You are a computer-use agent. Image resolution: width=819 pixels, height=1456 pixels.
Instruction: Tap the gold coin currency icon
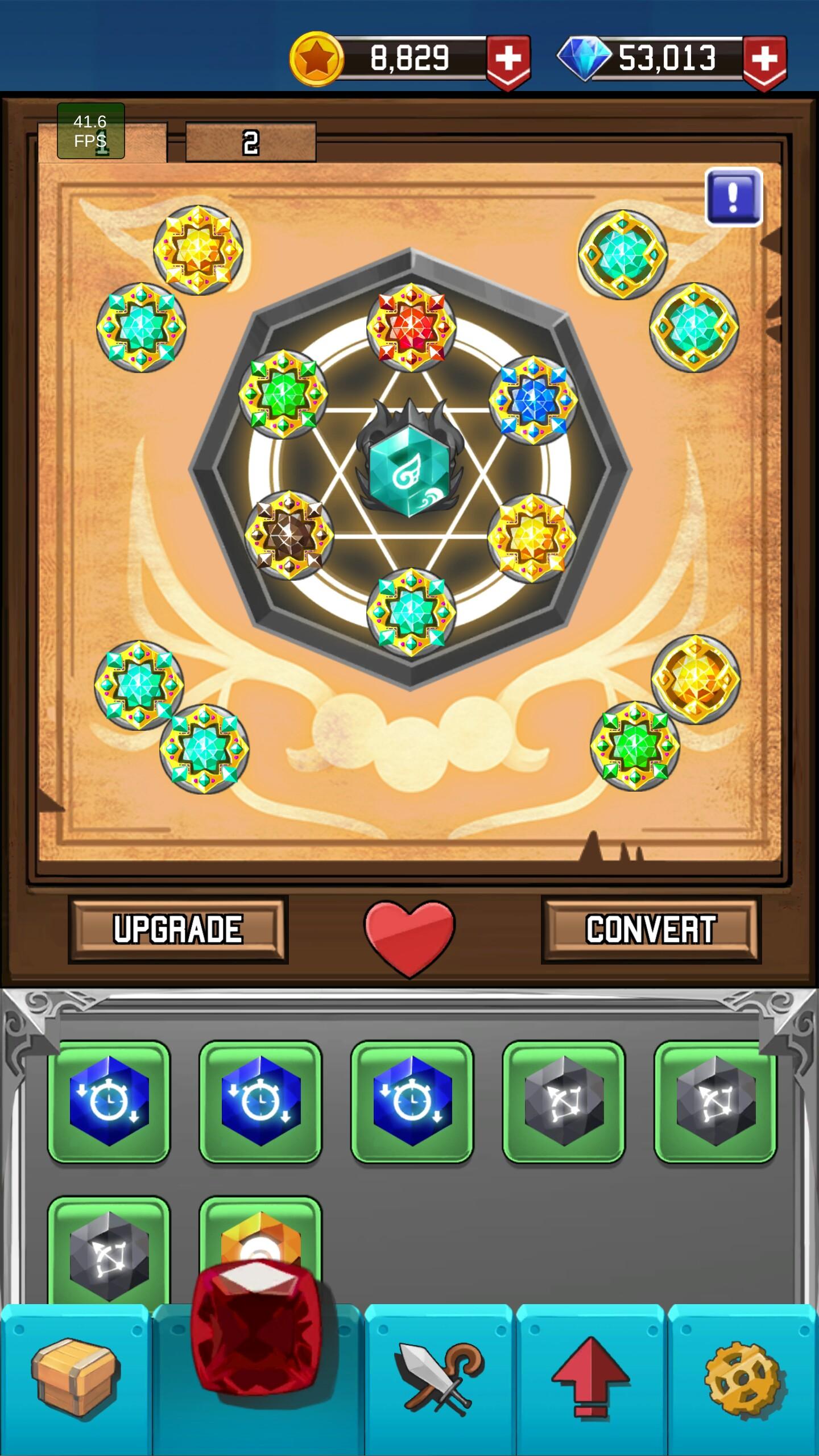point(316,57)
